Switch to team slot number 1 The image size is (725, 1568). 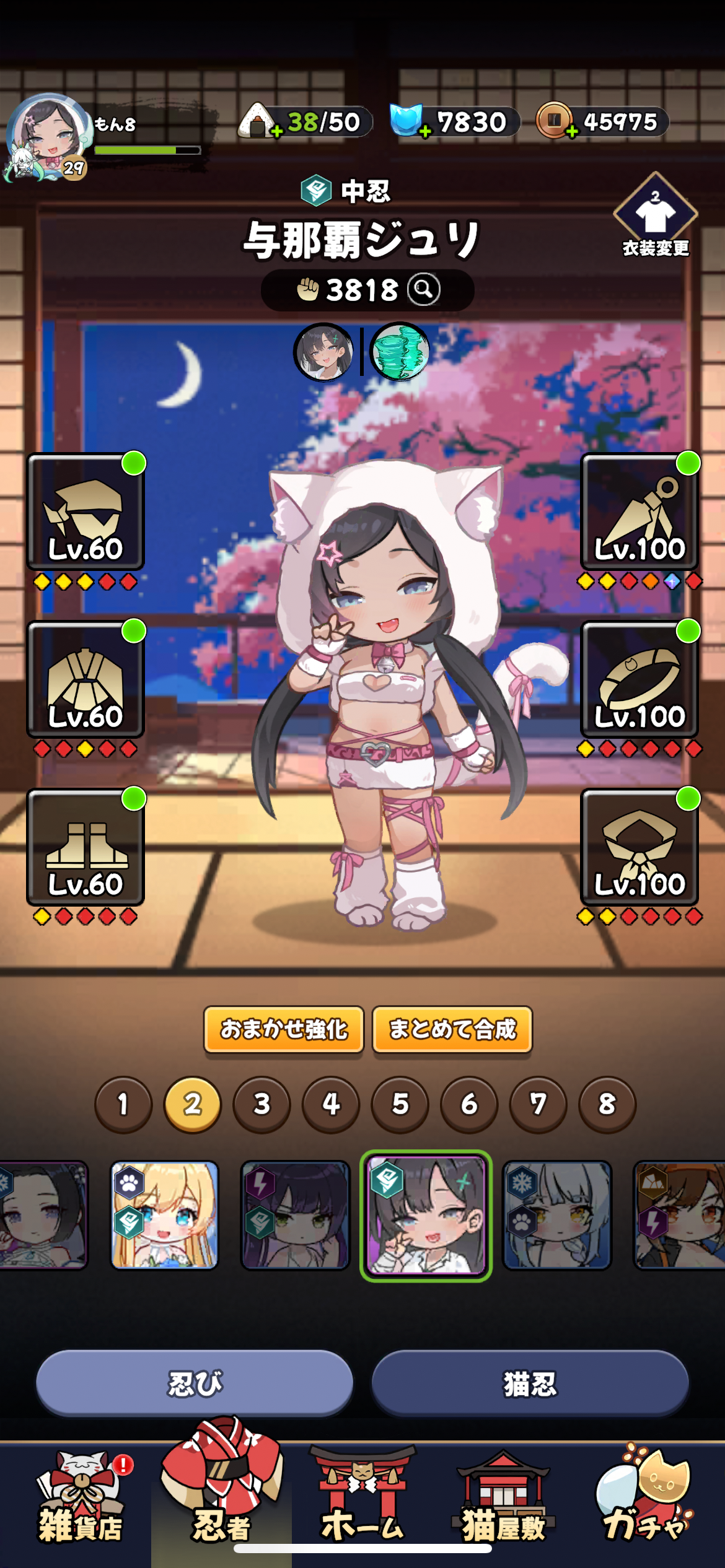(123, 1104)
